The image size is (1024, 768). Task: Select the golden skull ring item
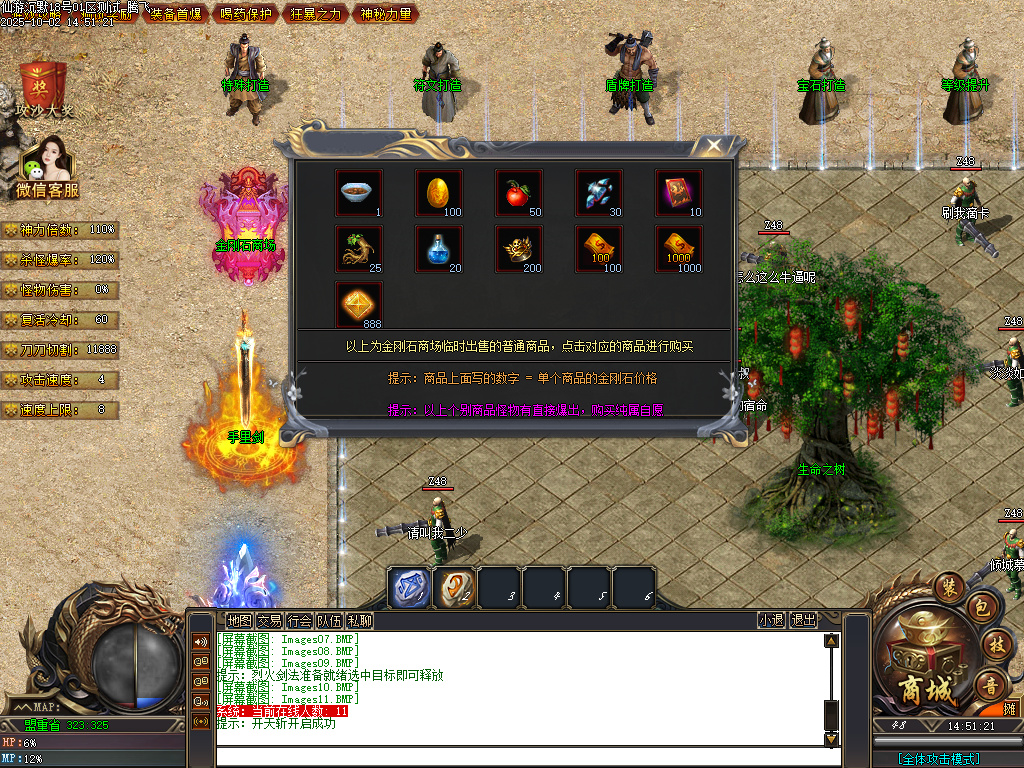[x=518, y=249]
